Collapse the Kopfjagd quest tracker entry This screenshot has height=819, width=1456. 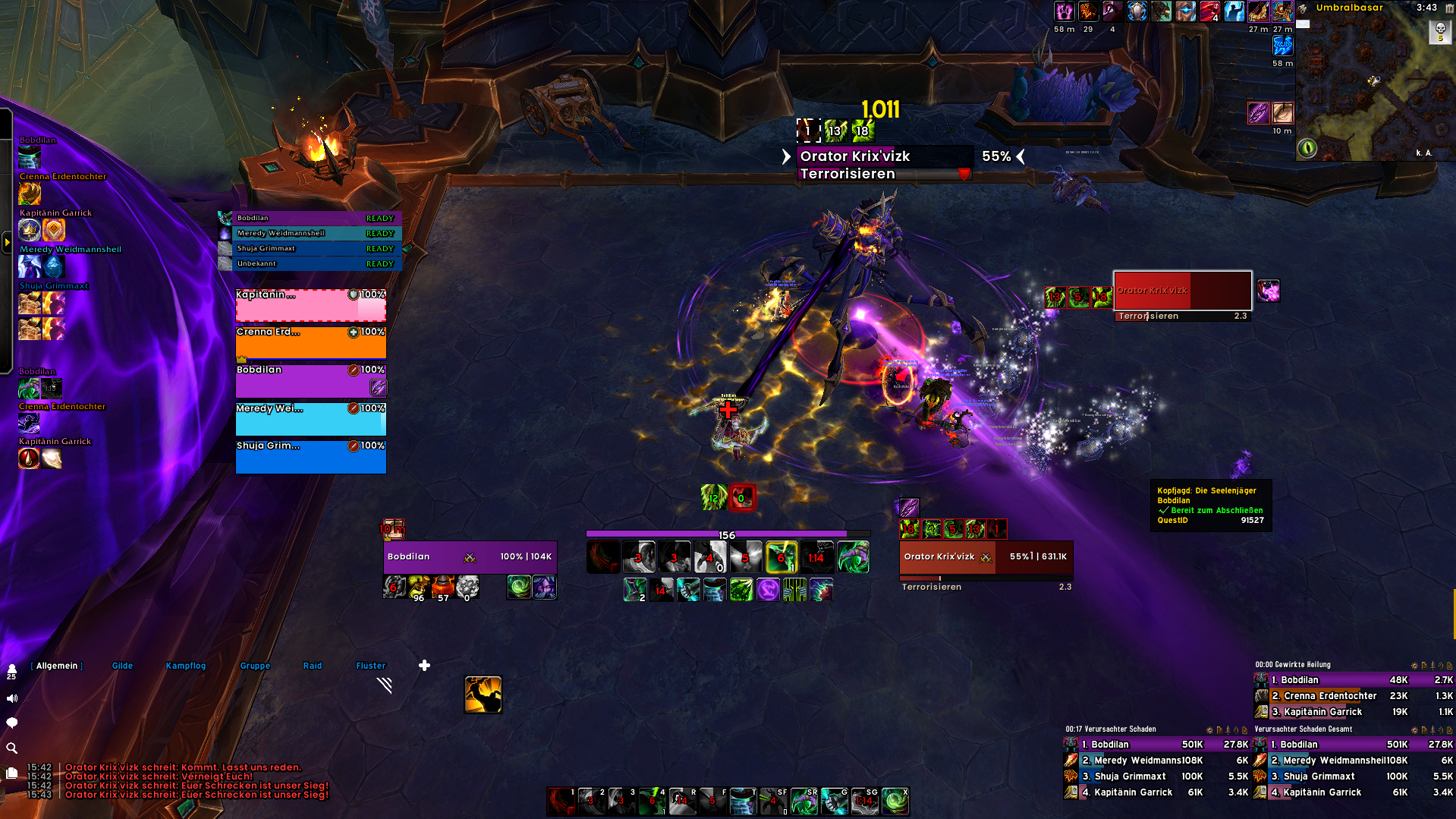(1206, 491)
